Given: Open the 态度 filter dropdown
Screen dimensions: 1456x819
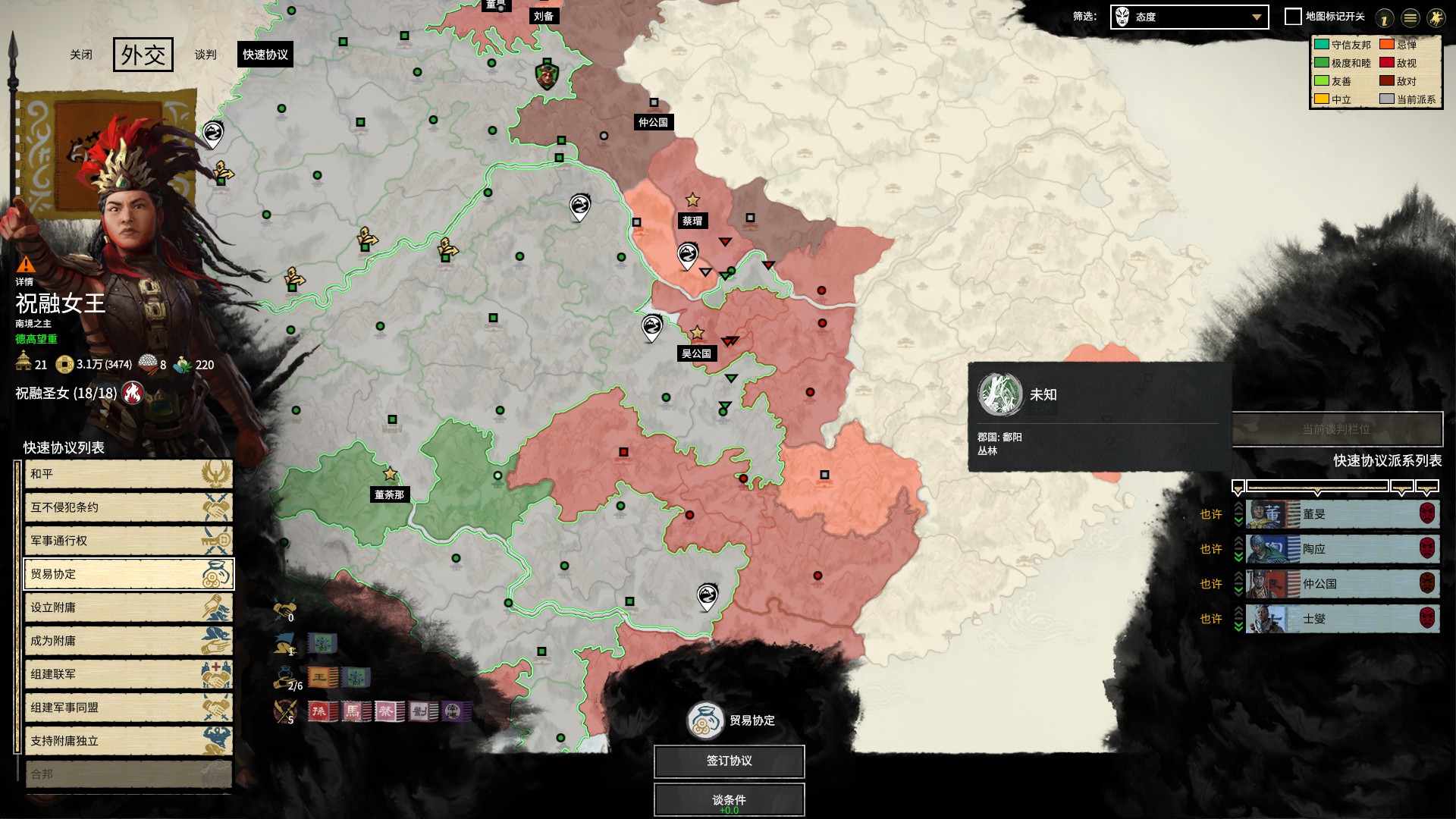Looking at the screenshot, I should click(1189, 17).
